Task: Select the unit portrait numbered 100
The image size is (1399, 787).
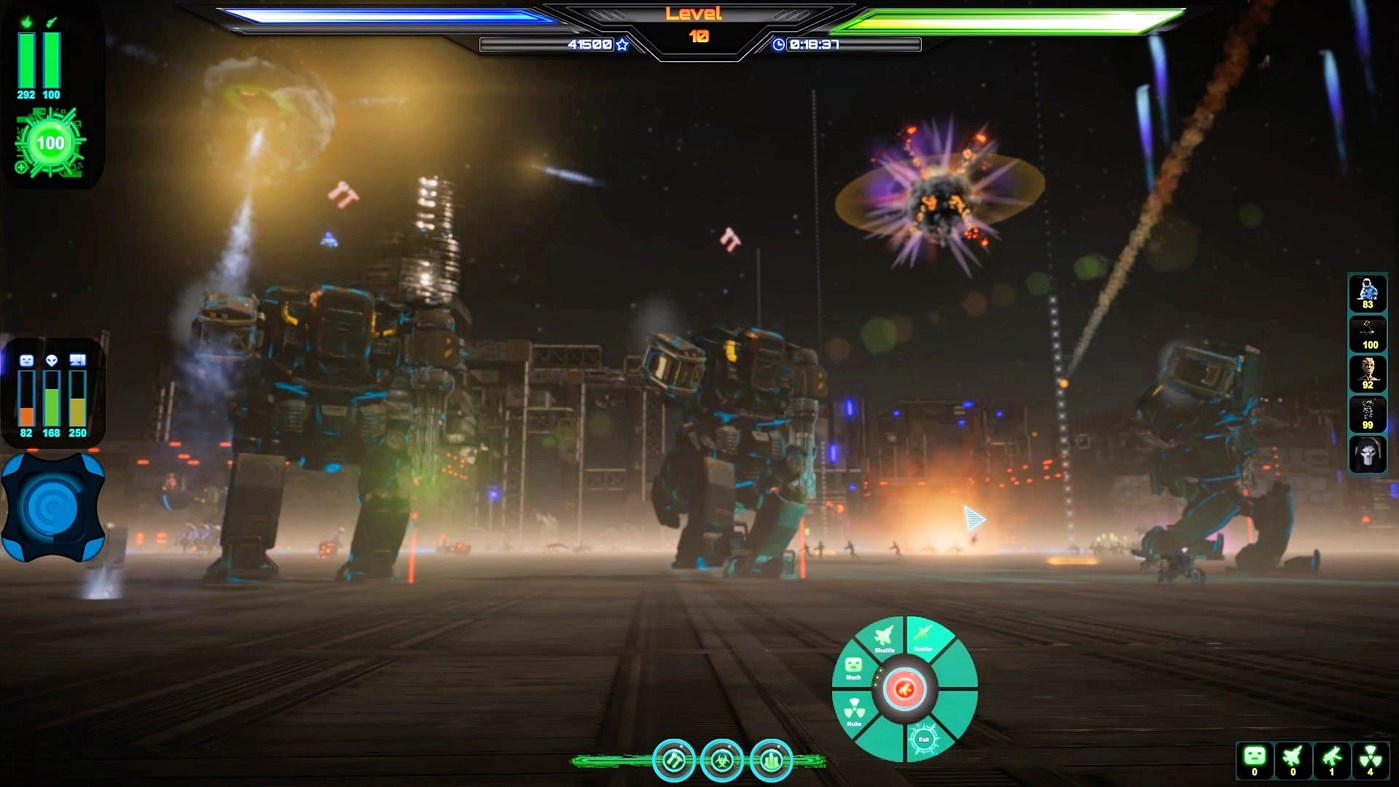Action: [1367, 331]
